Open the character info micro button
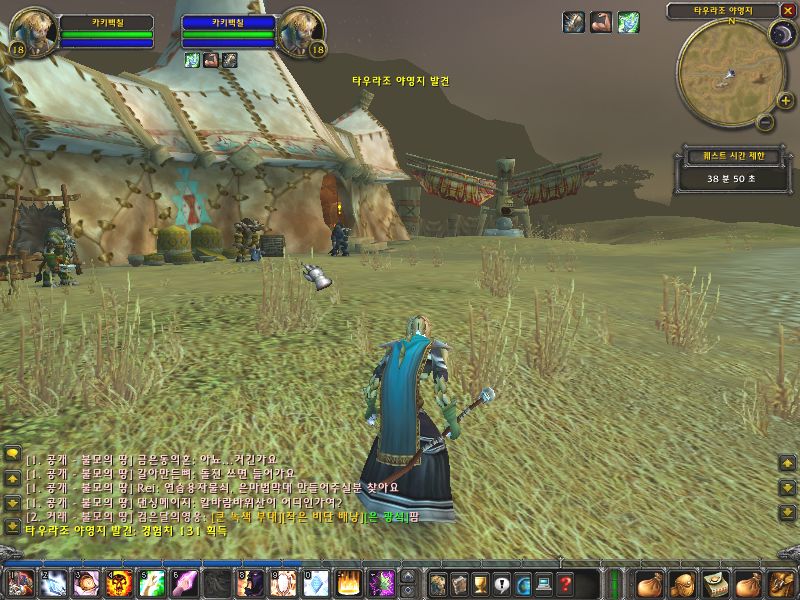The width and height of the screenshot is (800, 600). [x=438, y=583]
